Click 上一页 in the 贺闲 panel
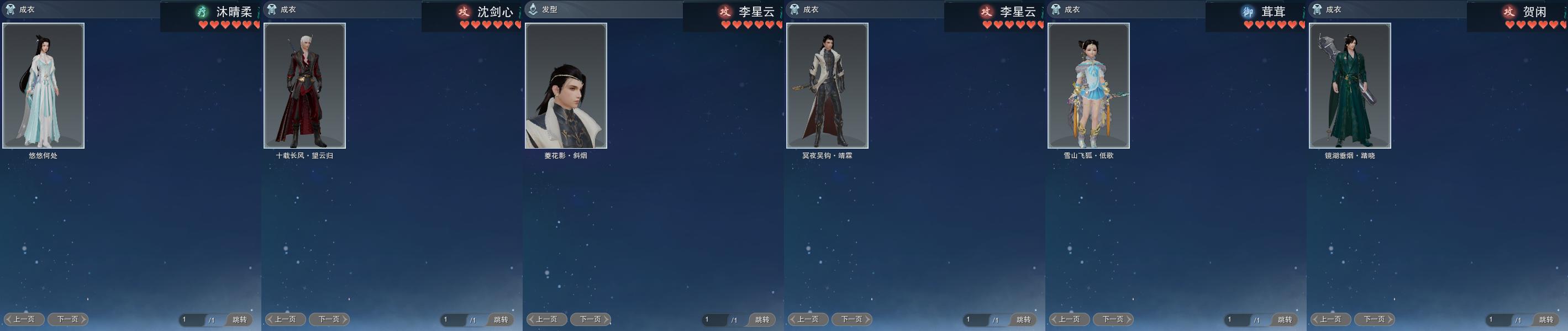This screenshot has width=1568, height=331. point(1330,319)
